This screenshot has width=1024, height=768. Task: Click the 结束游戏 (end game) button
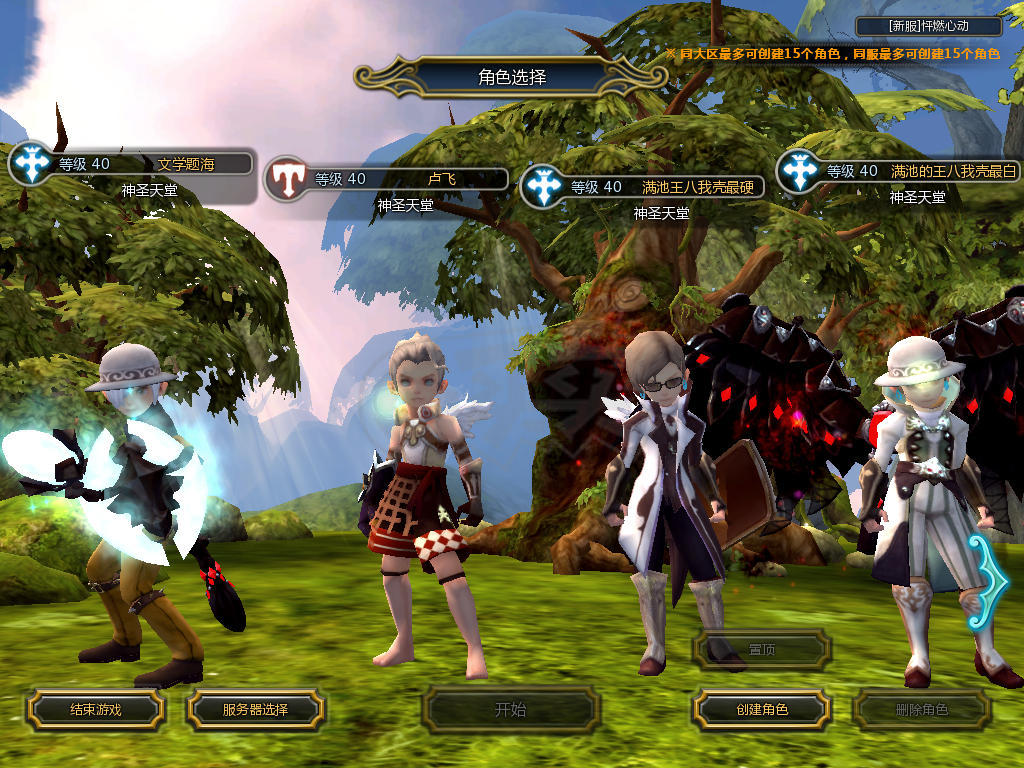point(95,709)
